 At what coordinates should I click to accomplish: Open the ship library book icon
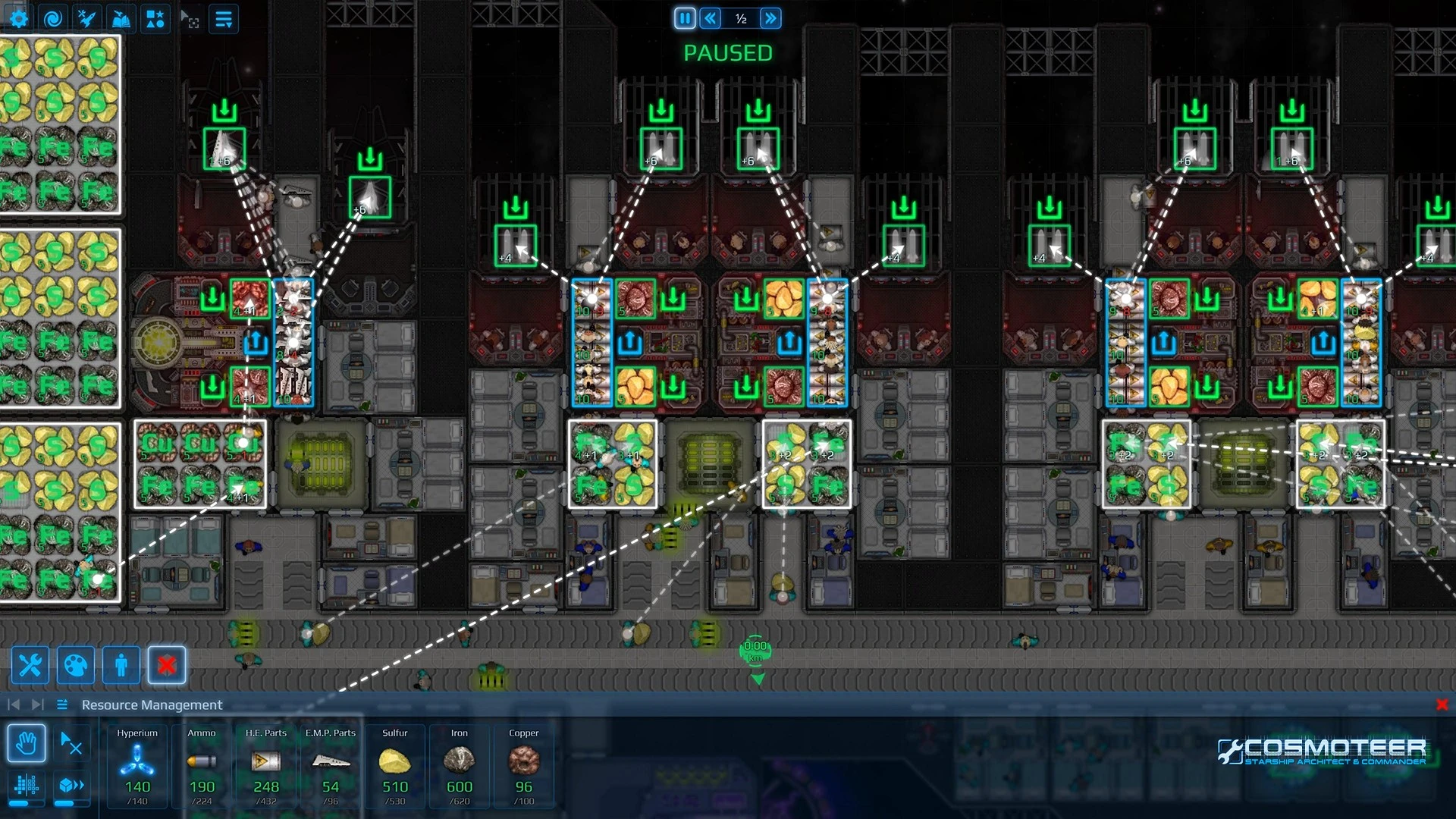point(121,19)
